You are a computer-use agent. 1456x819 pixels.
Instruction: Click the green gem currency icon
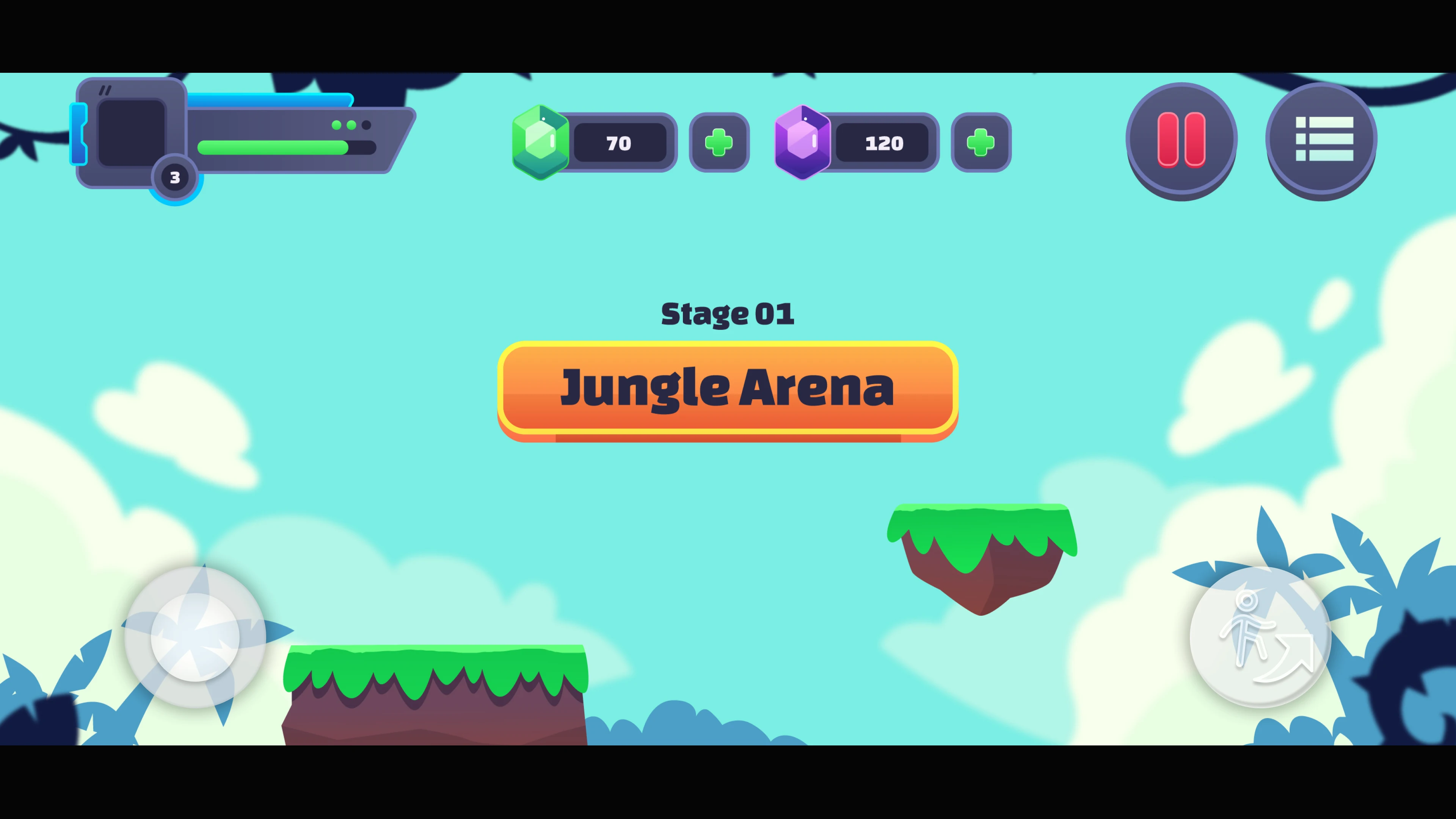click(x=541, y=142)
